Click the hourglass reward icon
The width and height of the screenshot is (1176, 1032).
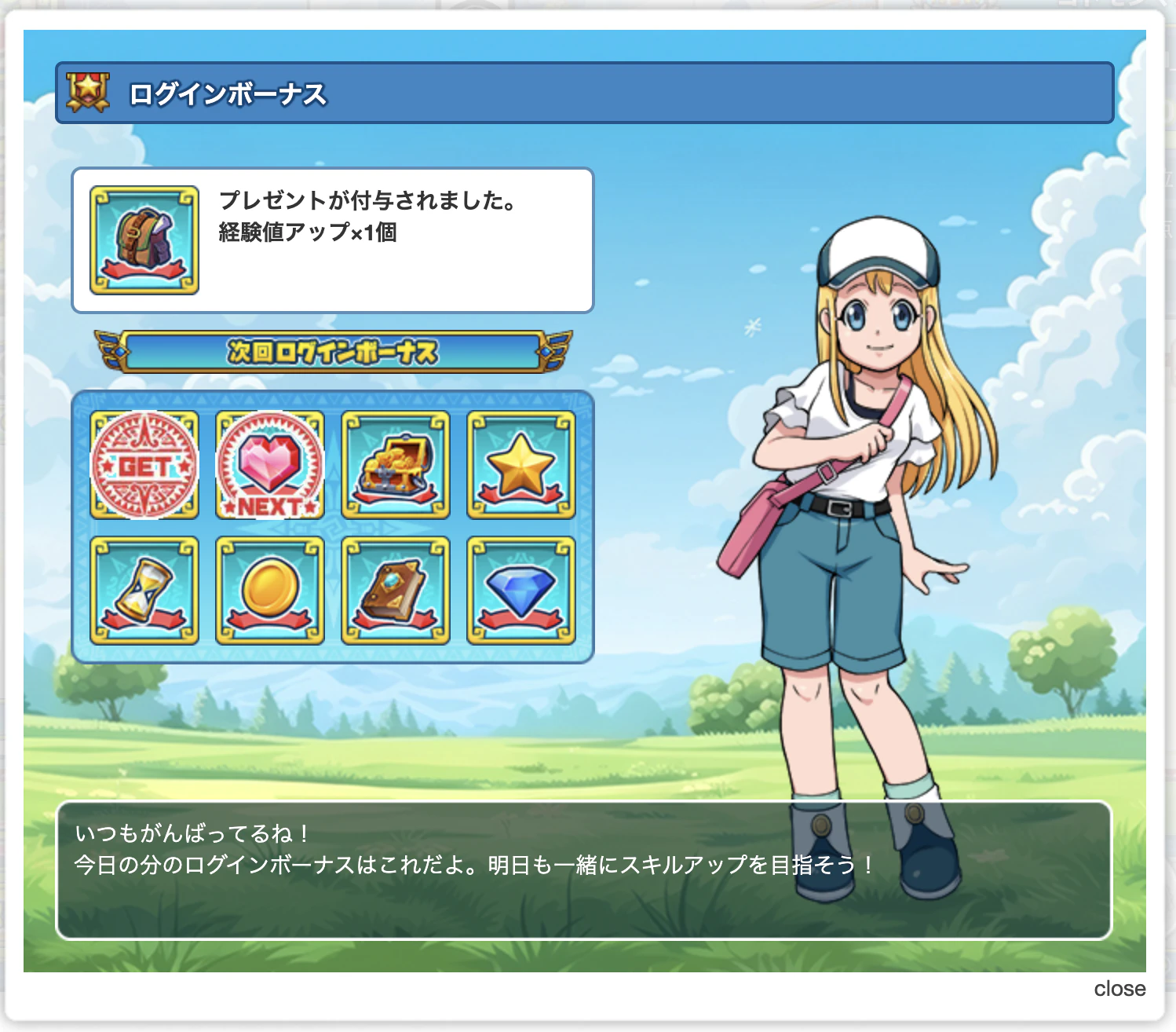pyautogui.click(x=144, y=591)
